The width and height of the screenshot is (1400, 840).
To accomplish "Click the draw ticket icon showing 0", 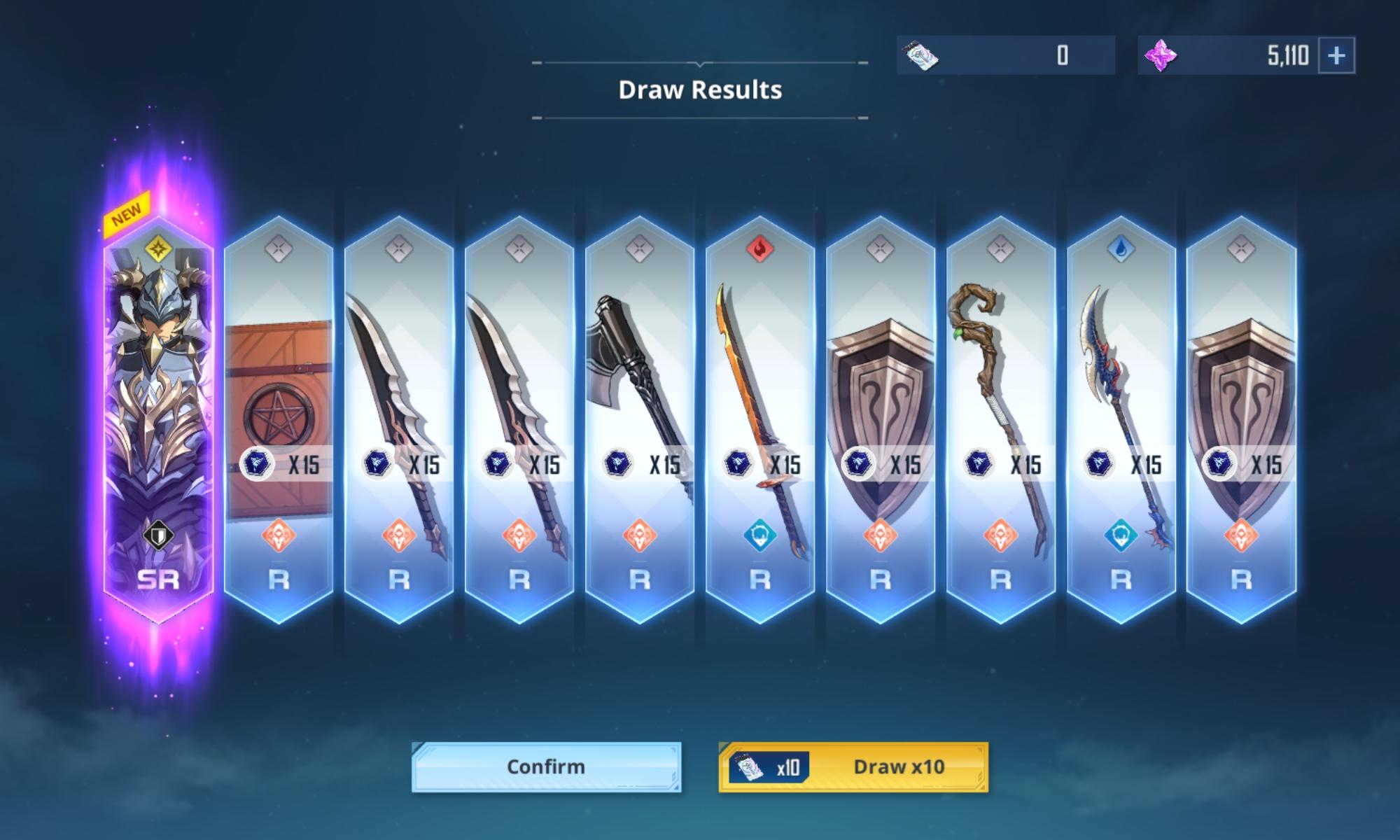I will pos(921,58).
